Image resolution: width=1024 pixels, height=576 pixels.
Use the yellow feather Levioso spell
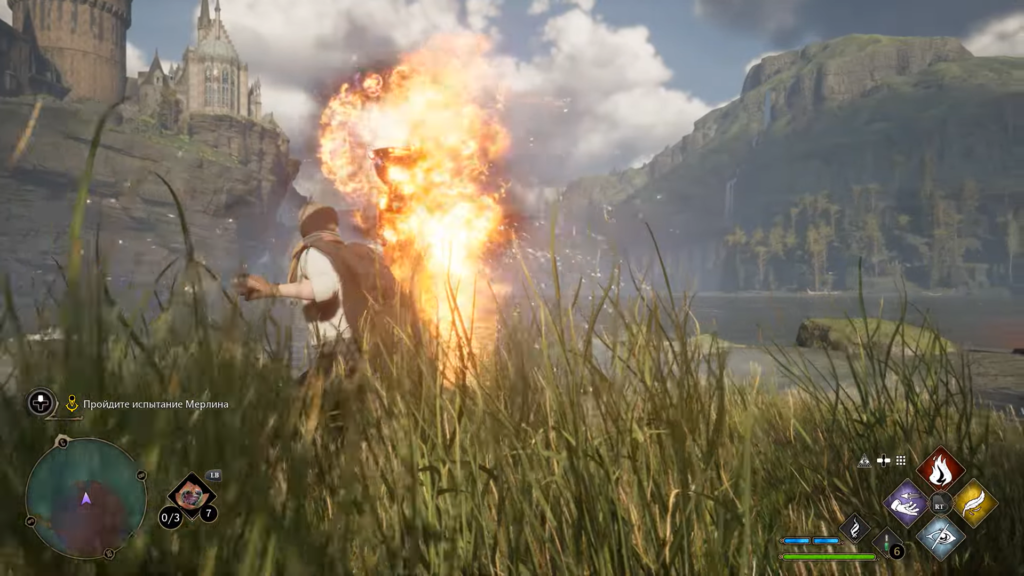(x=974, y=502)
